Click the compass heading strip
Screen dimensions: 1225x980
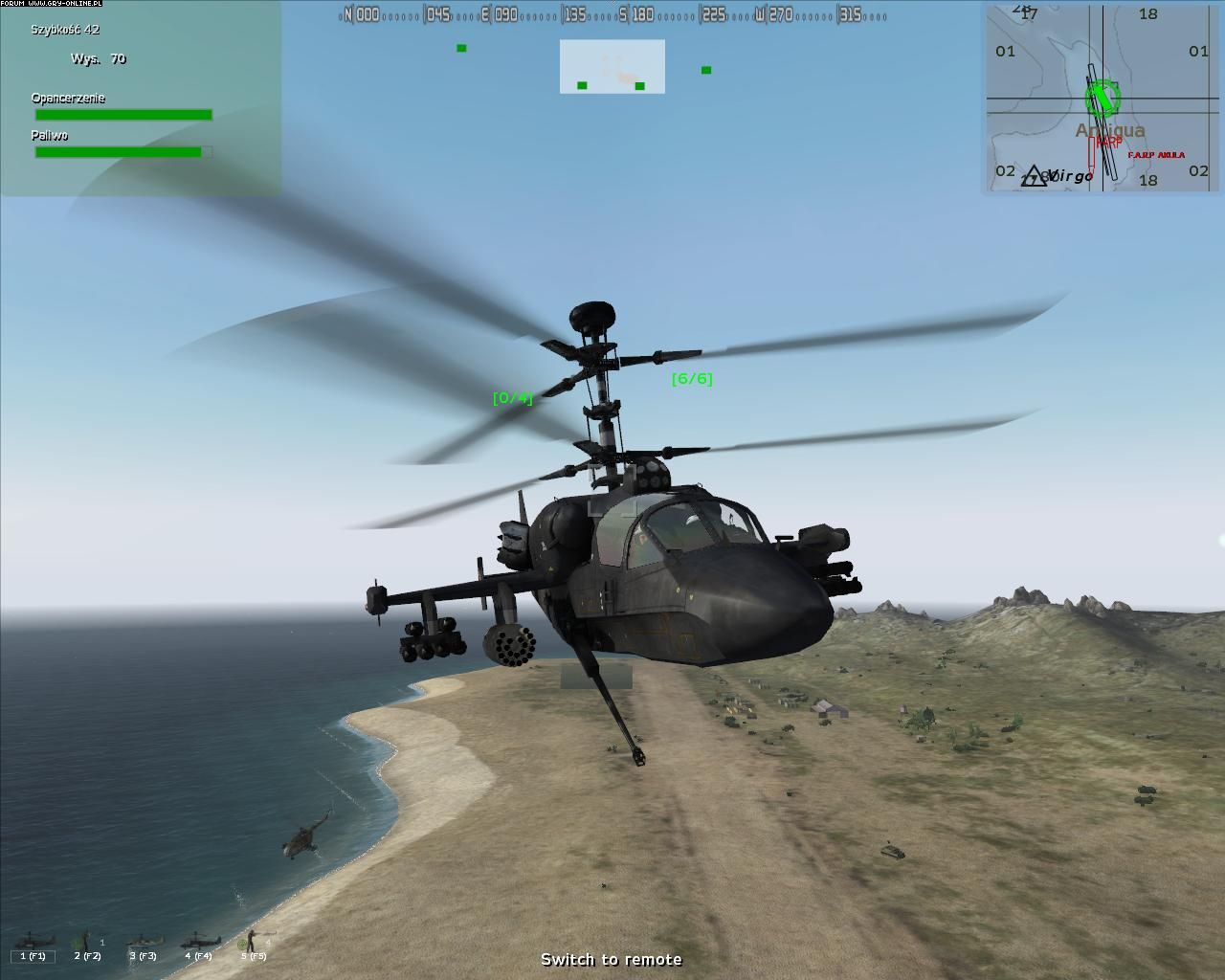(612, 14)
